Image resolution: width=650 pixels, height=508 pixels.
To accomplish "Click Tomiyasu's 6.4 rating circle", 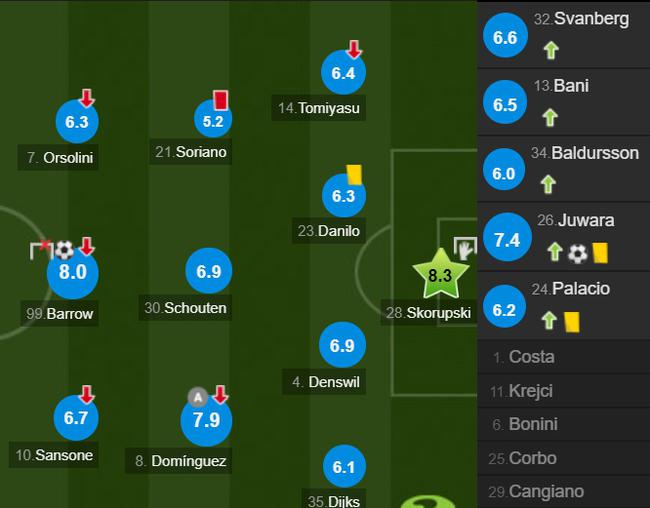I will (x=343, y=73).
